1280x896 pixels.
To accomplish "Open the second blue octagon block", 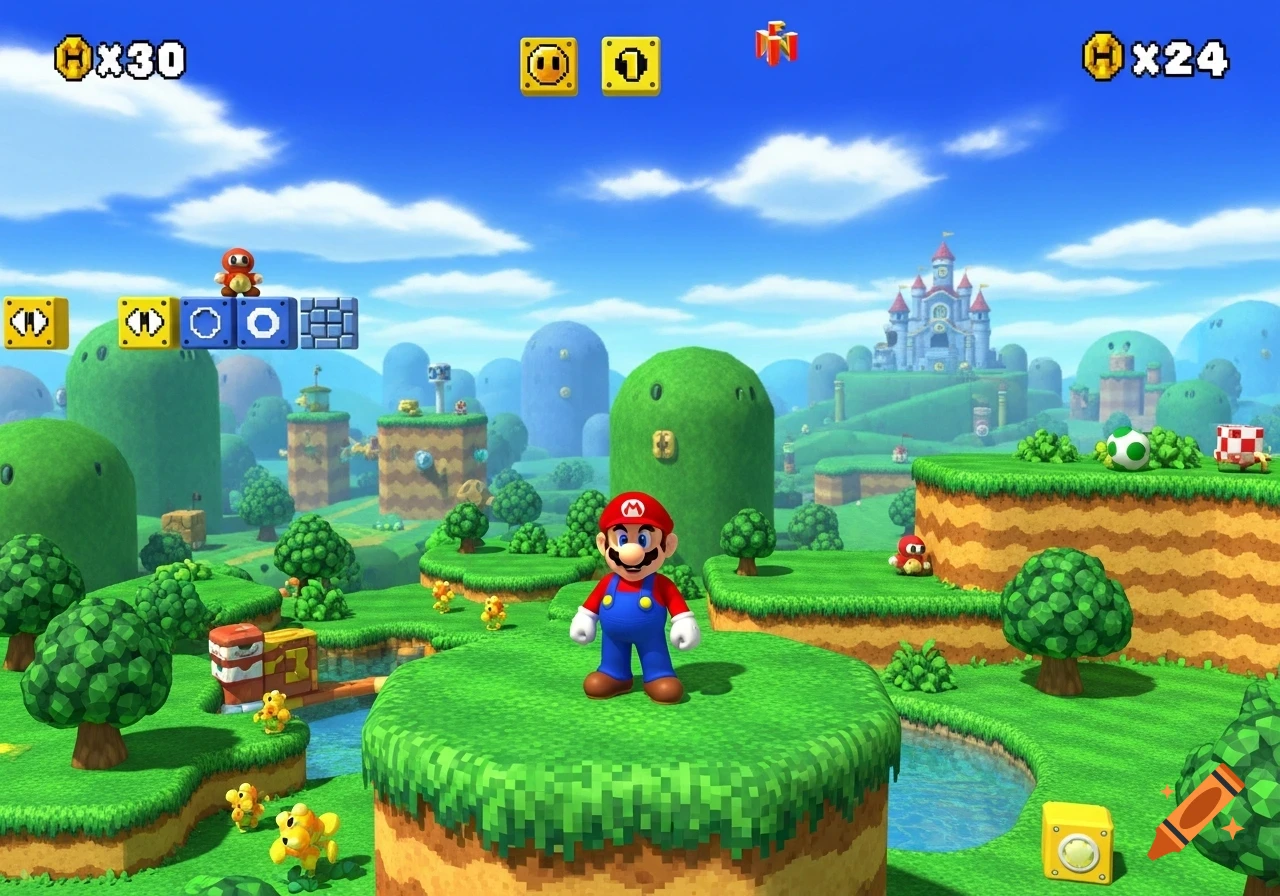I will [x=263, y=321].
